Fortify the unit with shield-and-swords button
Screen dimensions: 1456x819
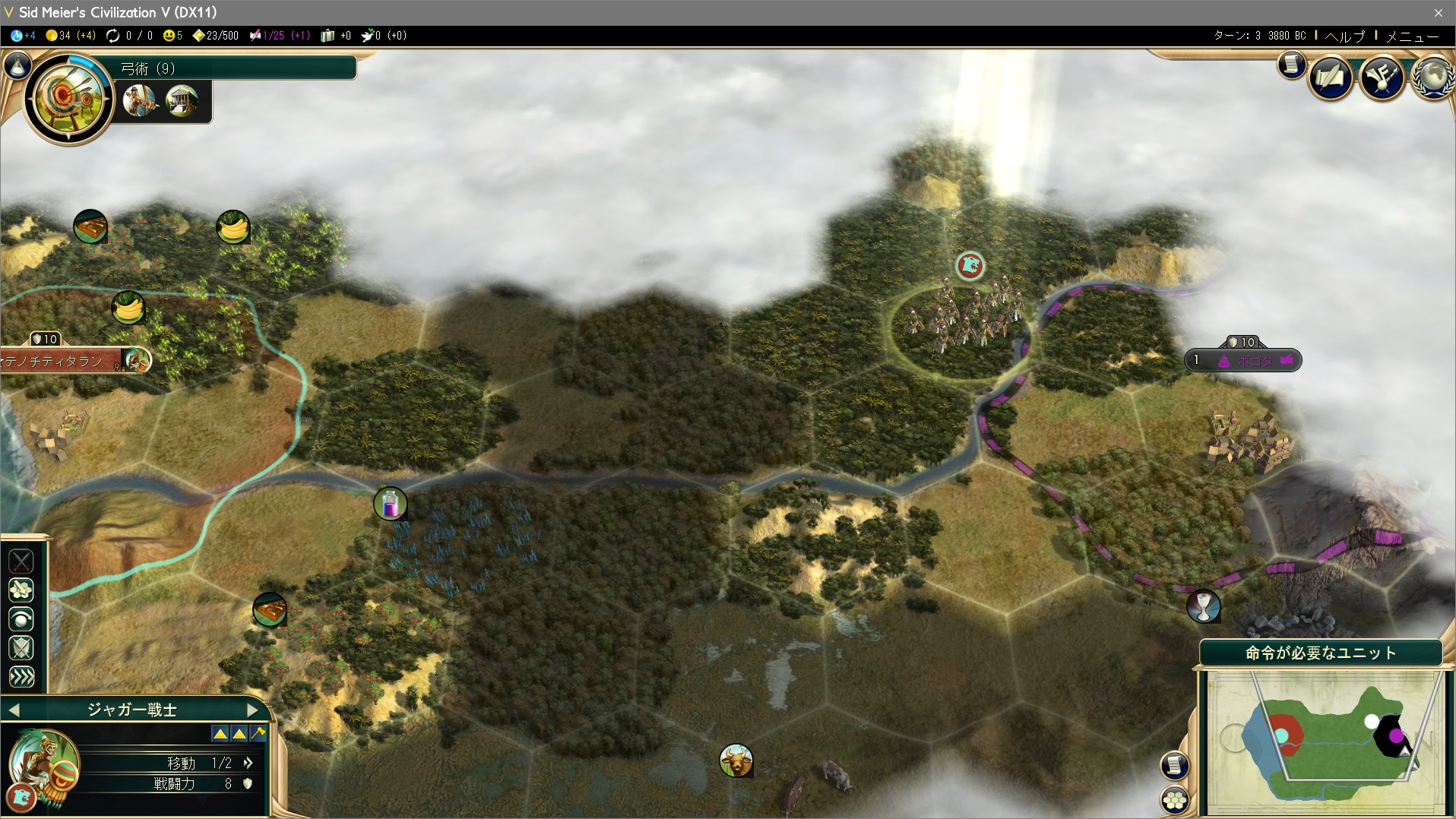pos(21,648)
